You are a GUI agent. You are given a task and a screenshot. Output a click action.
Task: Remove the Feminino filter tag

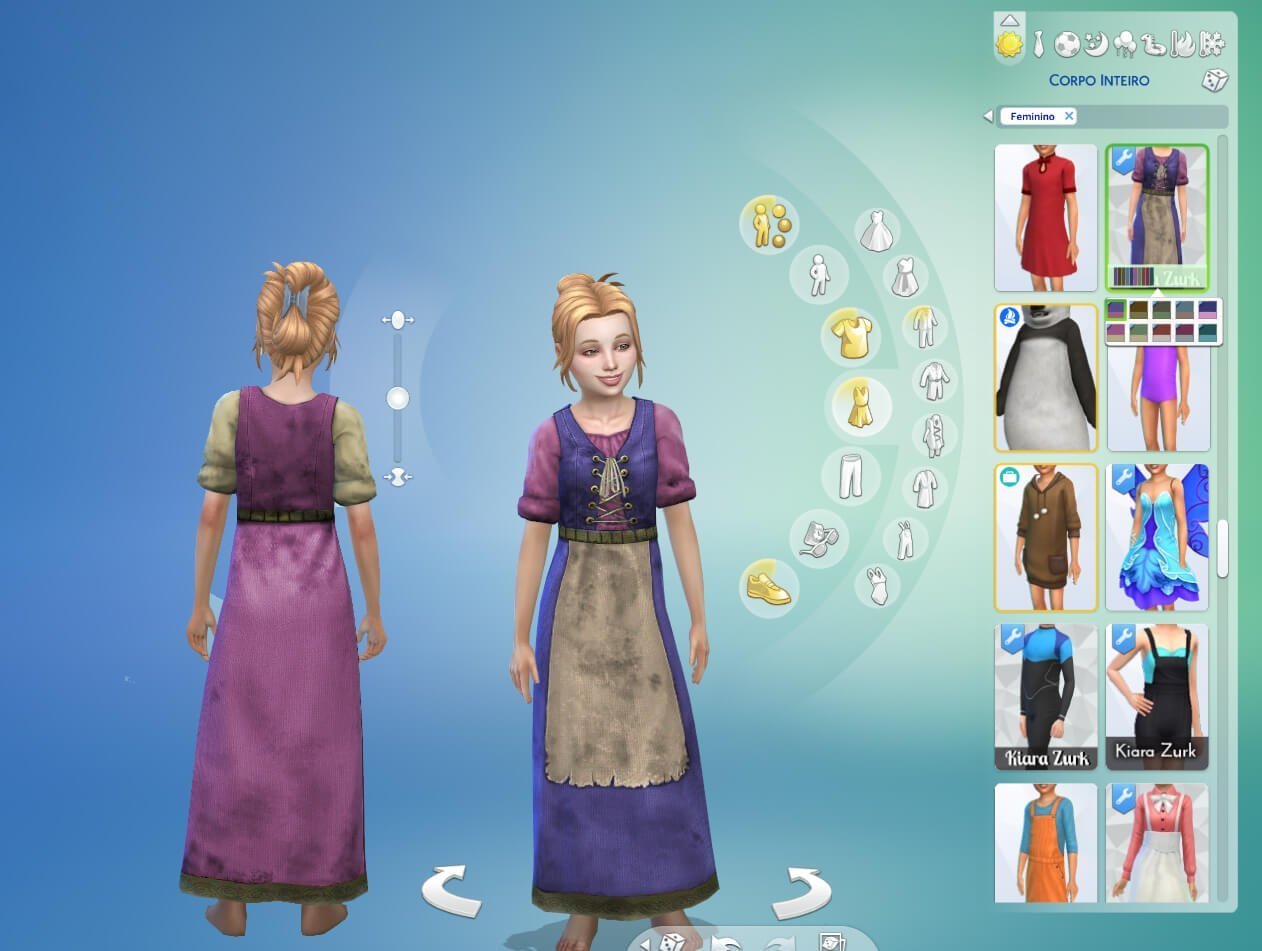(1069, 116)
